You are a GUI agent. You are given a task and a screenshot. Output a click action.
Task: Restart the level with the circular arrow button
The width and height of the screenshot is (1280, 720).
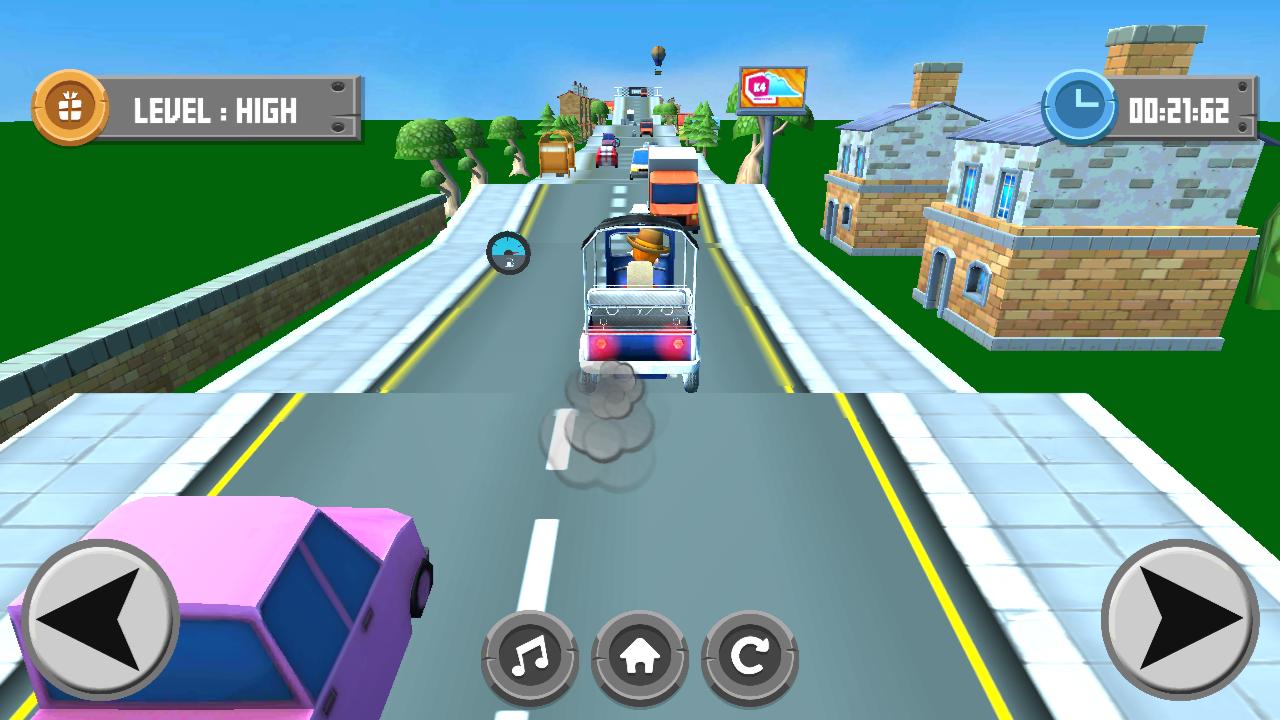pos(748,655)
